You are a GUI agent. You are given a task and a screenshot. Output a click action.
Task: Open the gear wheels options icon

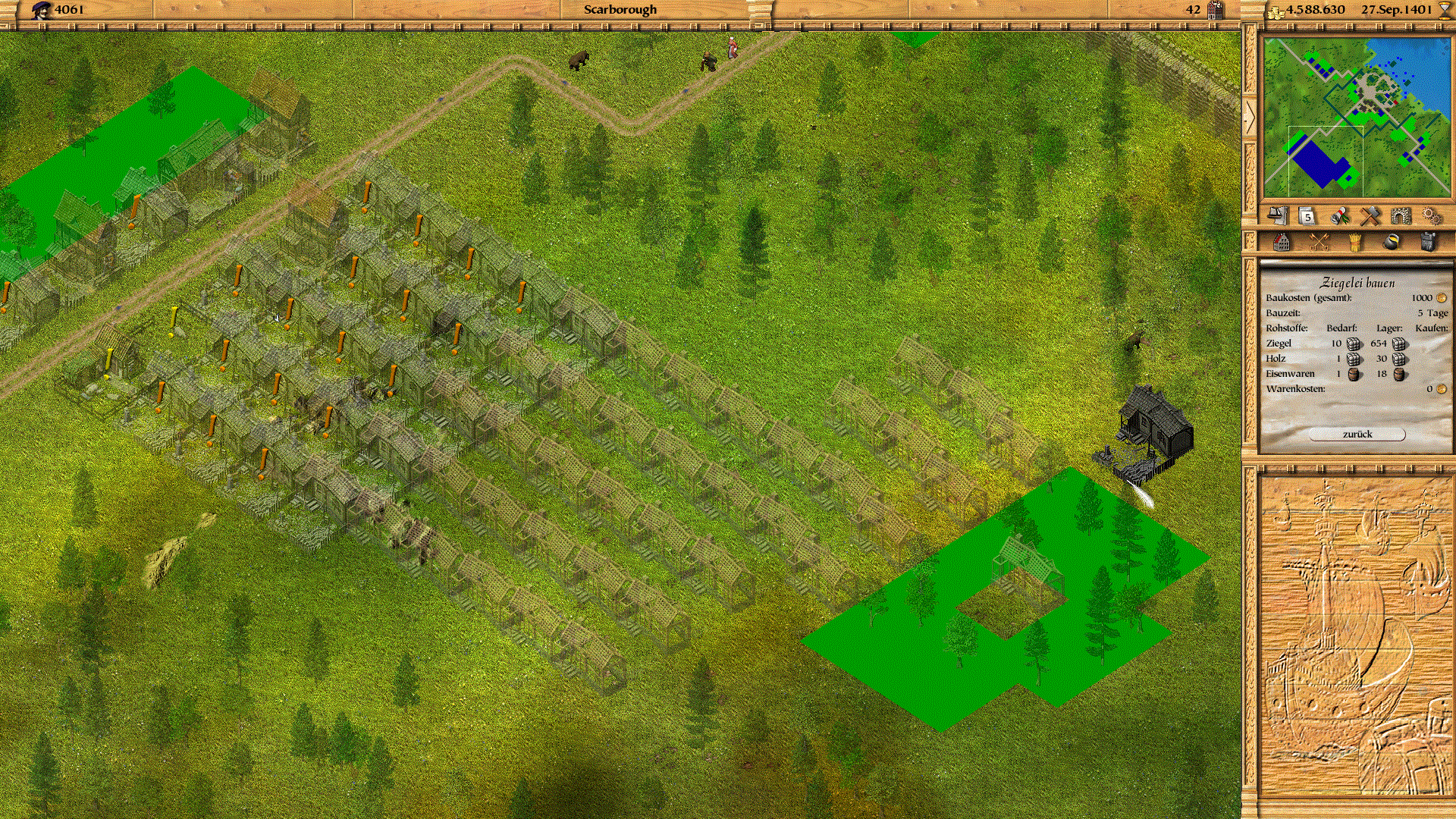point(1431,216)
